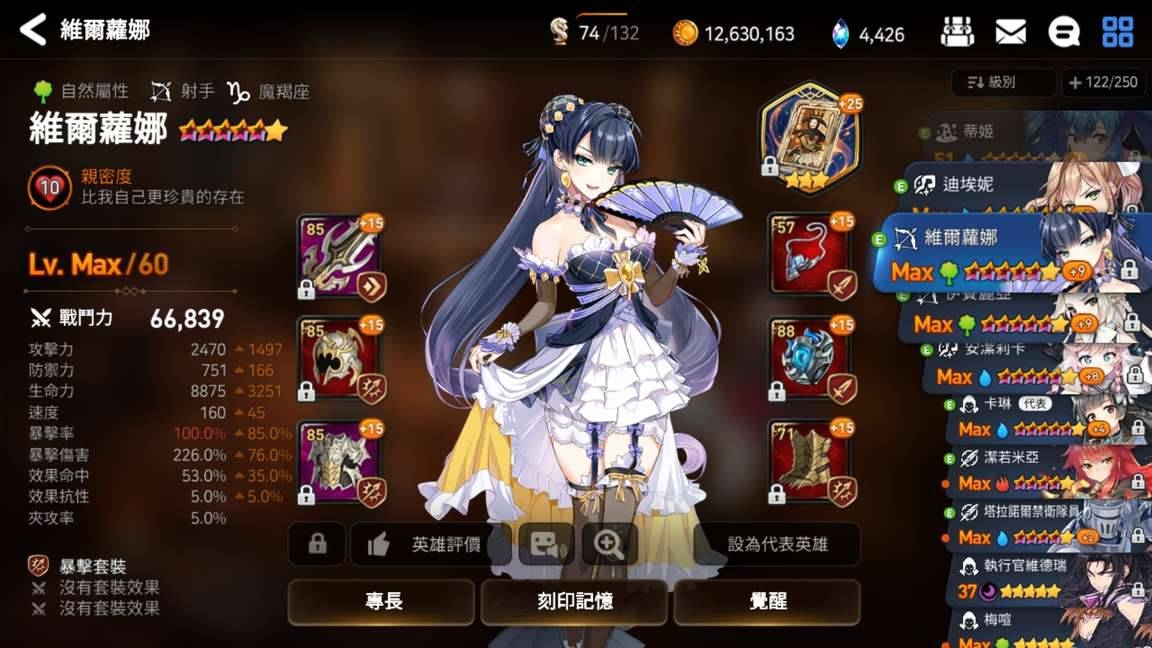Open the chat bubble icon

(x=1064, y=33)
